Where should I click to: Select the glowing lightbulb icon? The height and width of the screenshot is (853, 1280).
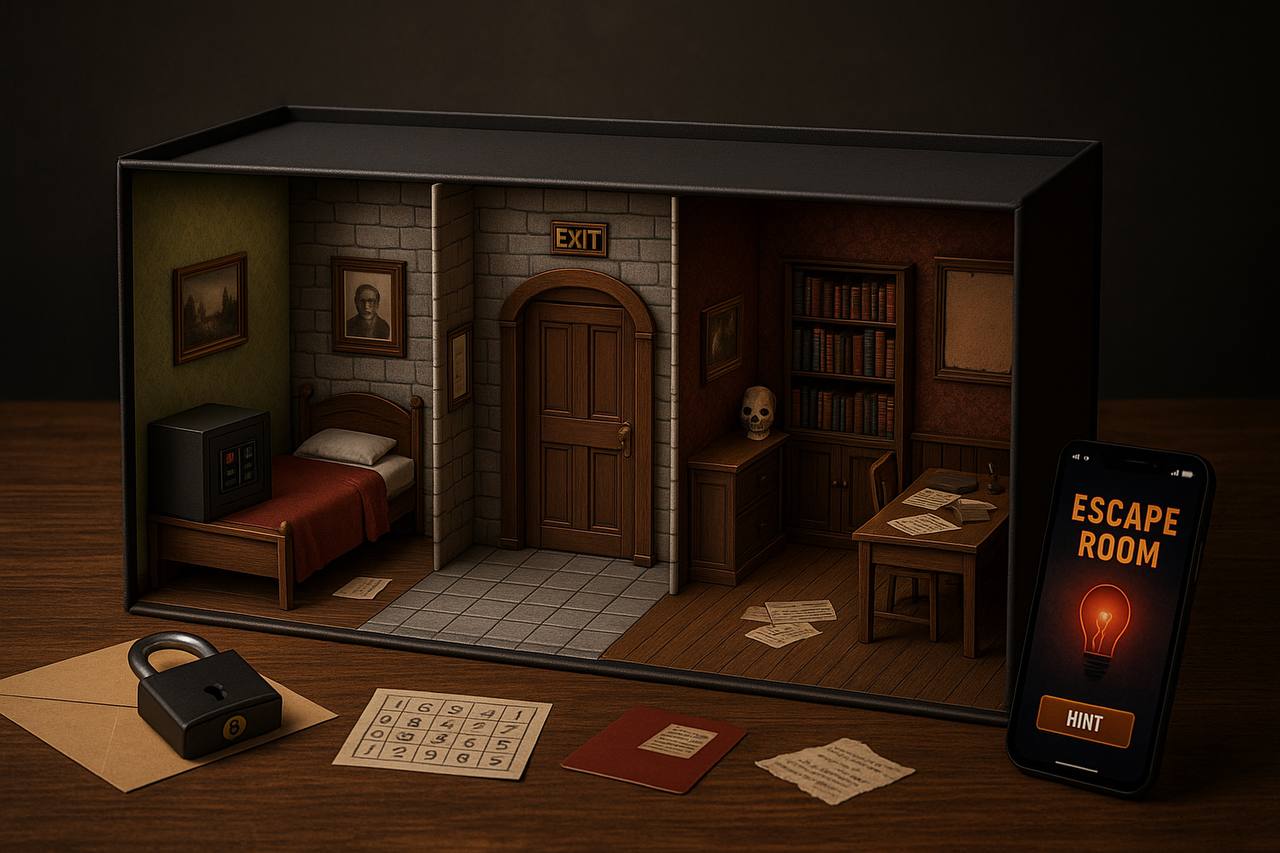click(1102, 628)
